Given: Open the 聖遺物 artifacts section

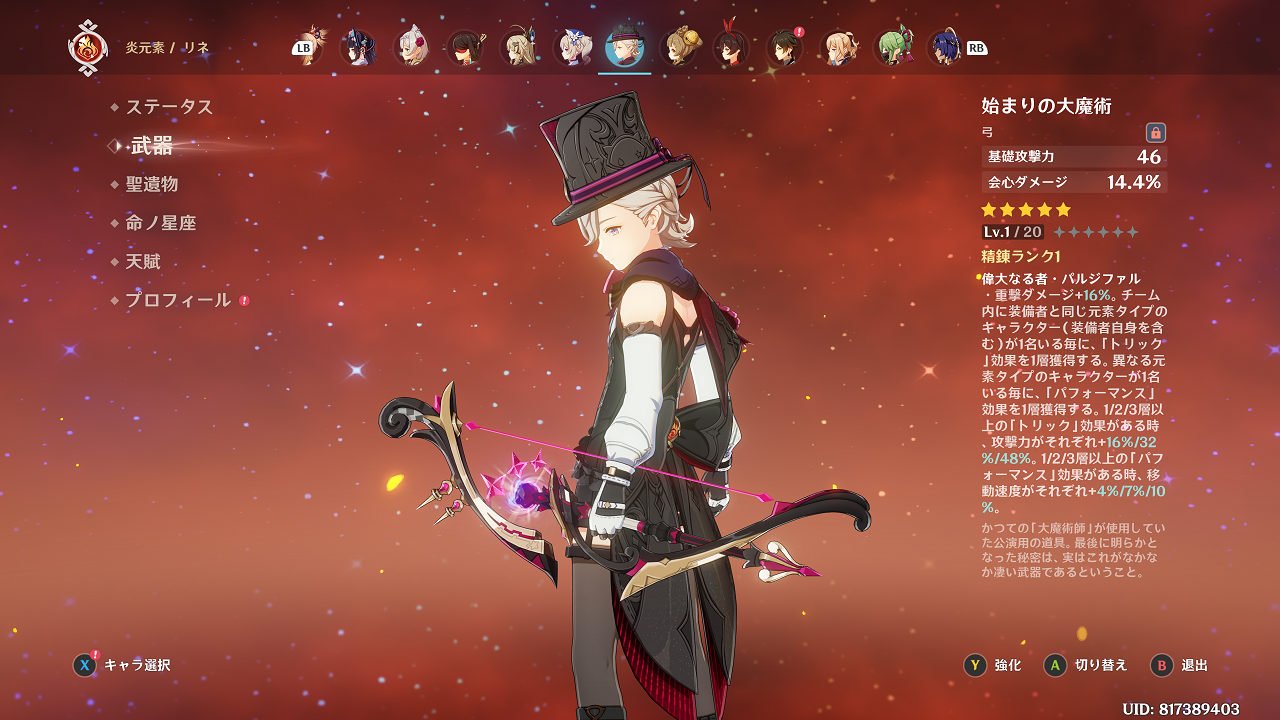Looking at the screenshot, I should 151,184.
